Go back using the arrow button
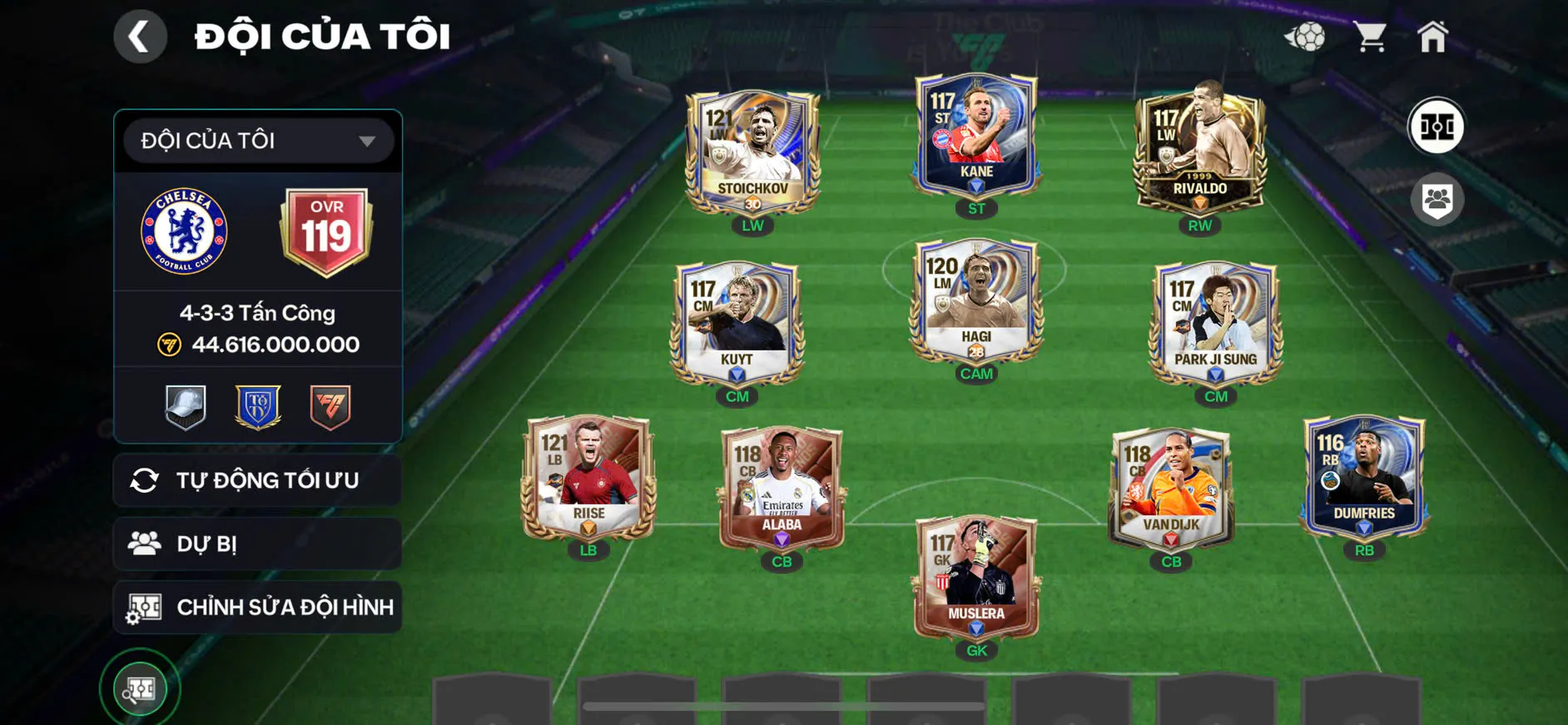The width and height of the screenshot is (1568, 725). click(x=140, y=37)
